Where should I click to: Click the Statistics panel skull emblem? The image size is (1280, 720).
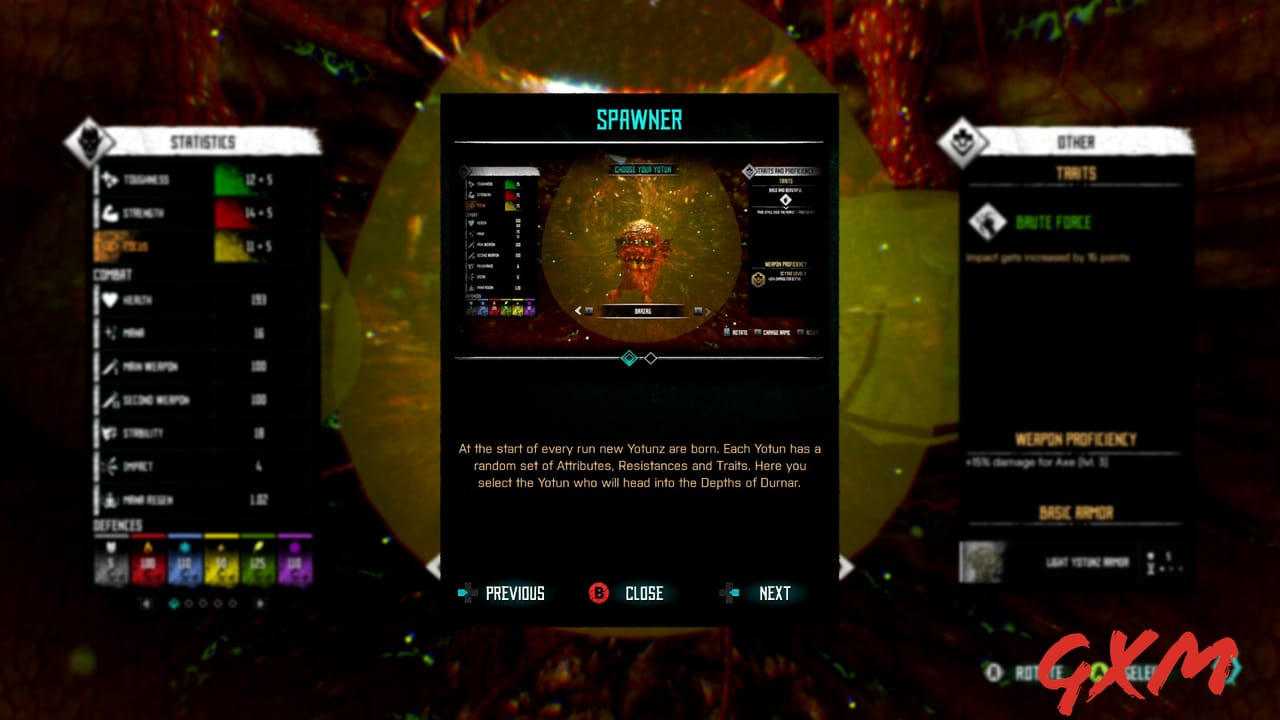coord(89,141)
